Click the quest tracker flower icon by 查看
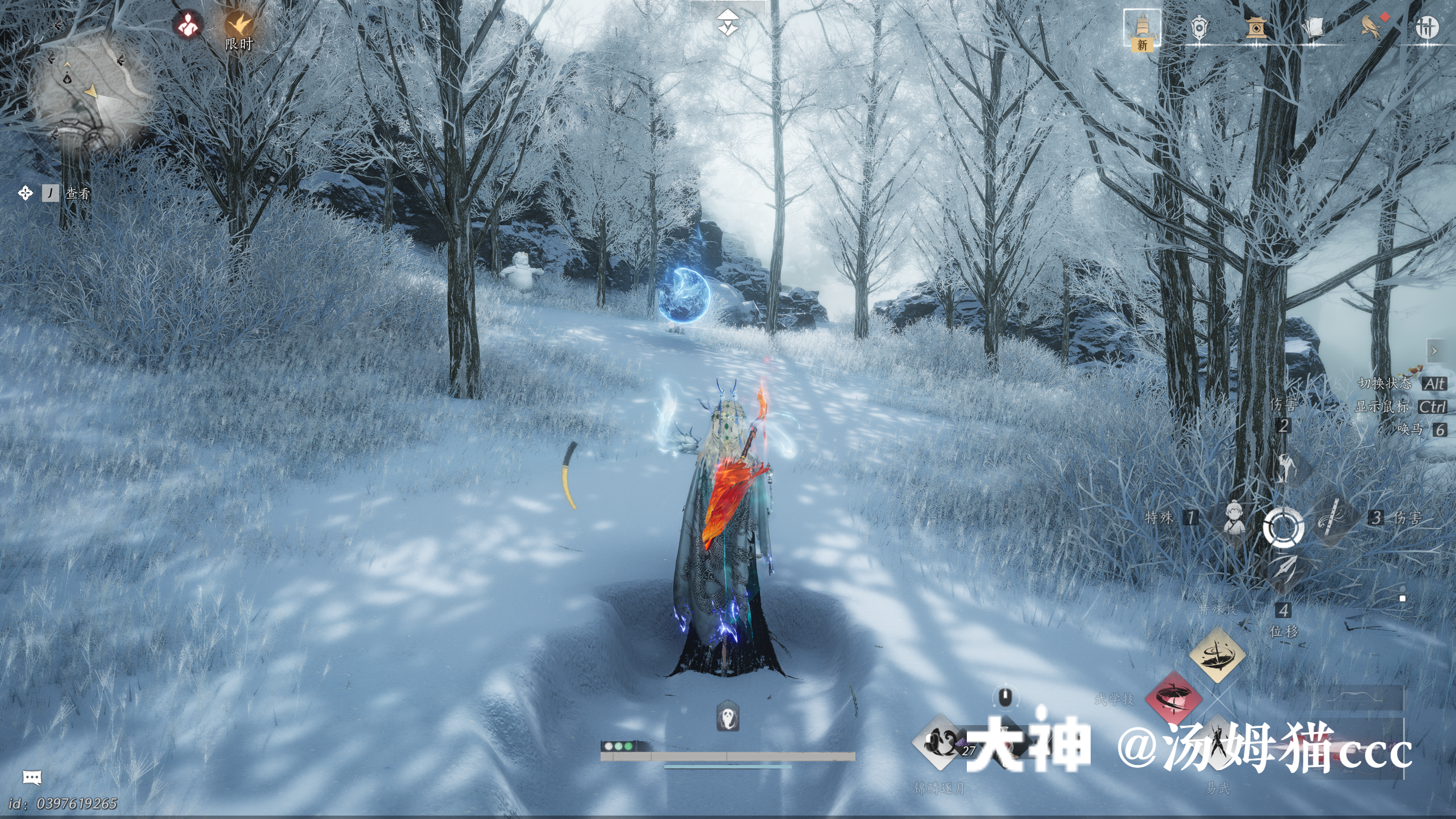This screenshot has width=1456, height=819. 26,193
